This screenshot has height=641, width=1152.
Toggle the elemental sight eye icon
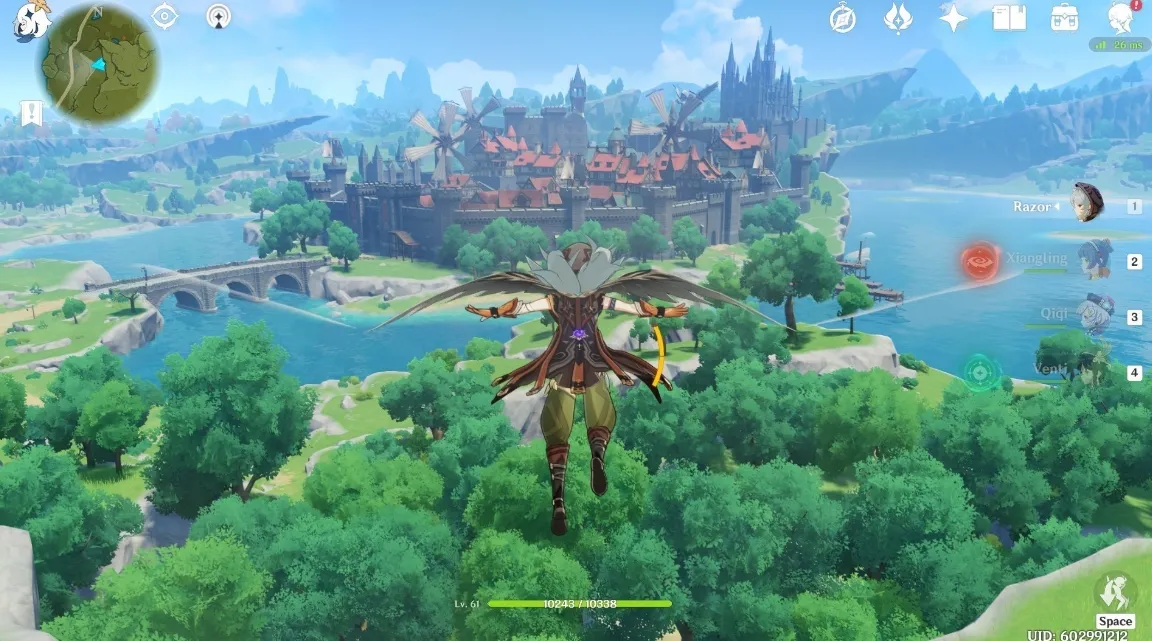164,16
